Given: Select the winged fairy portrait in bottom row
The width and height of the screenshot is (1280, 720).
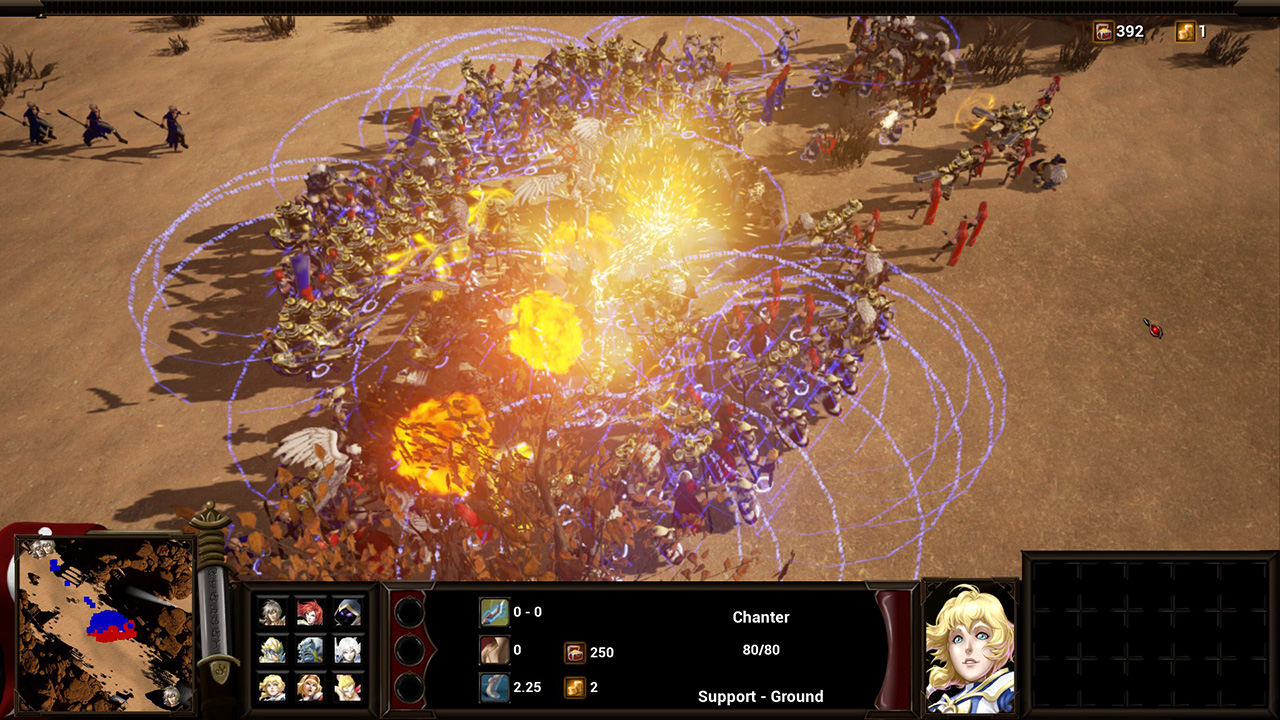Looking at the screenshot, I should [x=347, y=688].
